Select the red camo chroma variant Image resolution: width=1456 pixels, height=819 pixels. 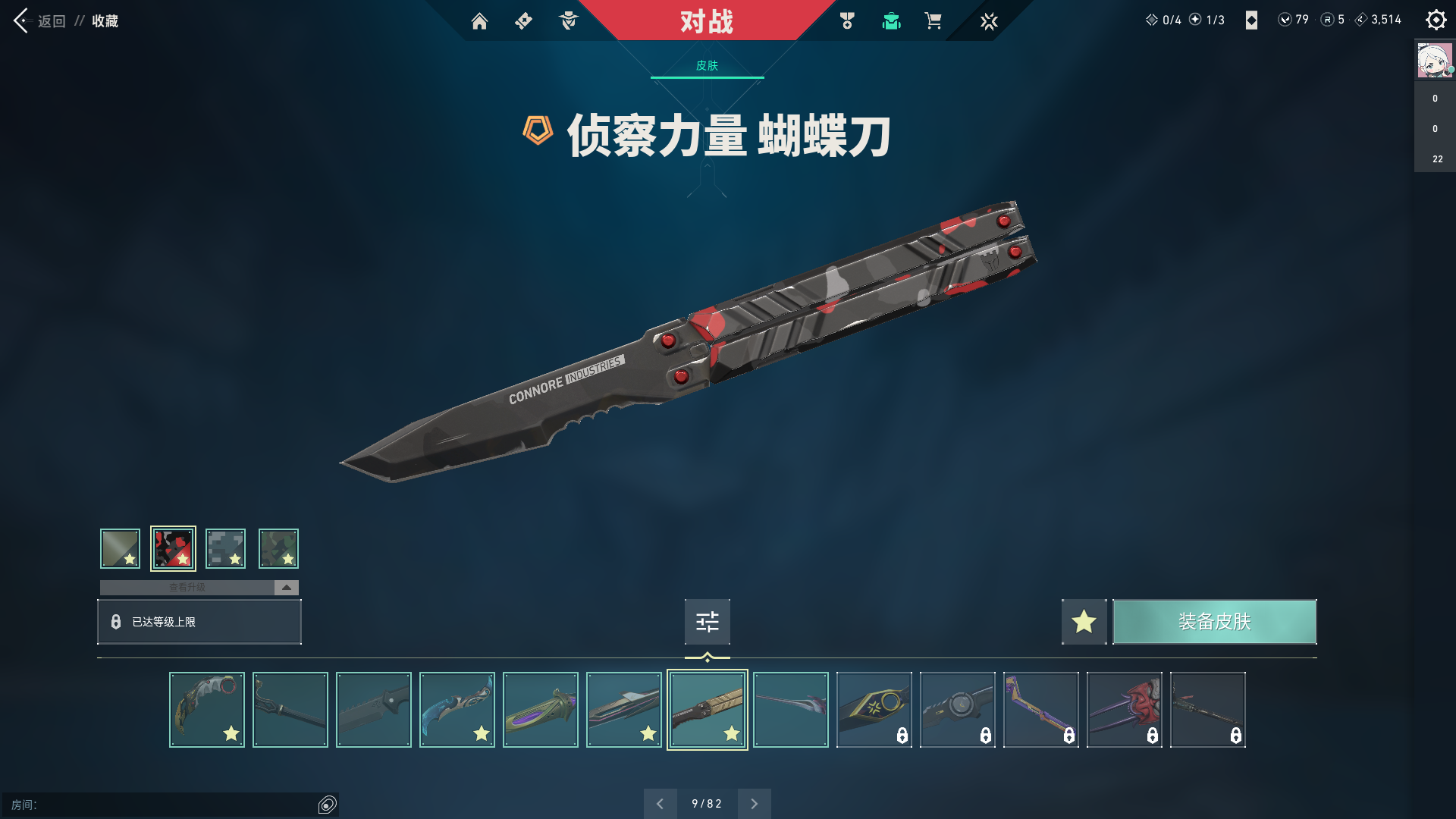point(174,548)
